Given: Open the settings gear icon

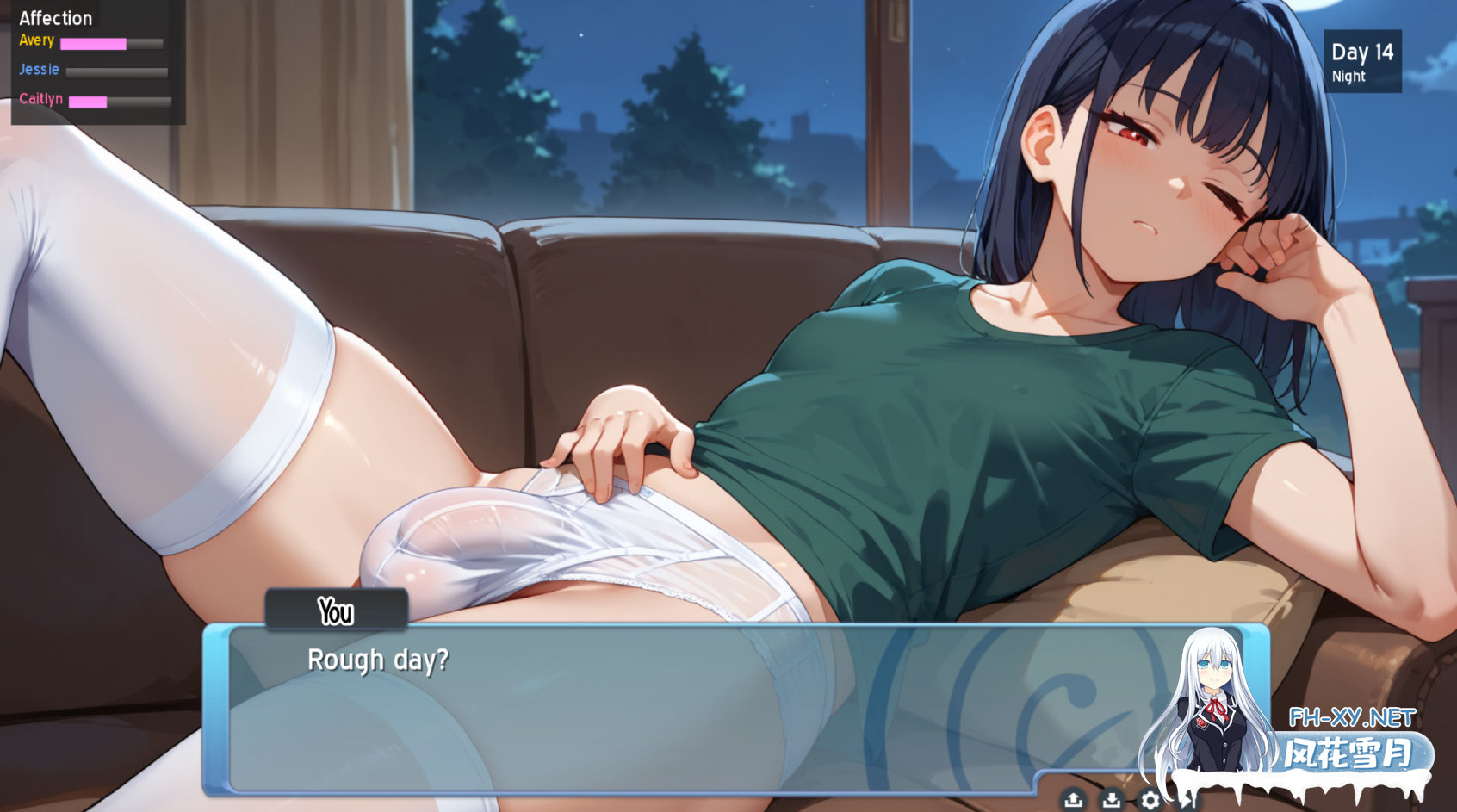Looking at the screenshot, I should click(x=1150, y=799).
